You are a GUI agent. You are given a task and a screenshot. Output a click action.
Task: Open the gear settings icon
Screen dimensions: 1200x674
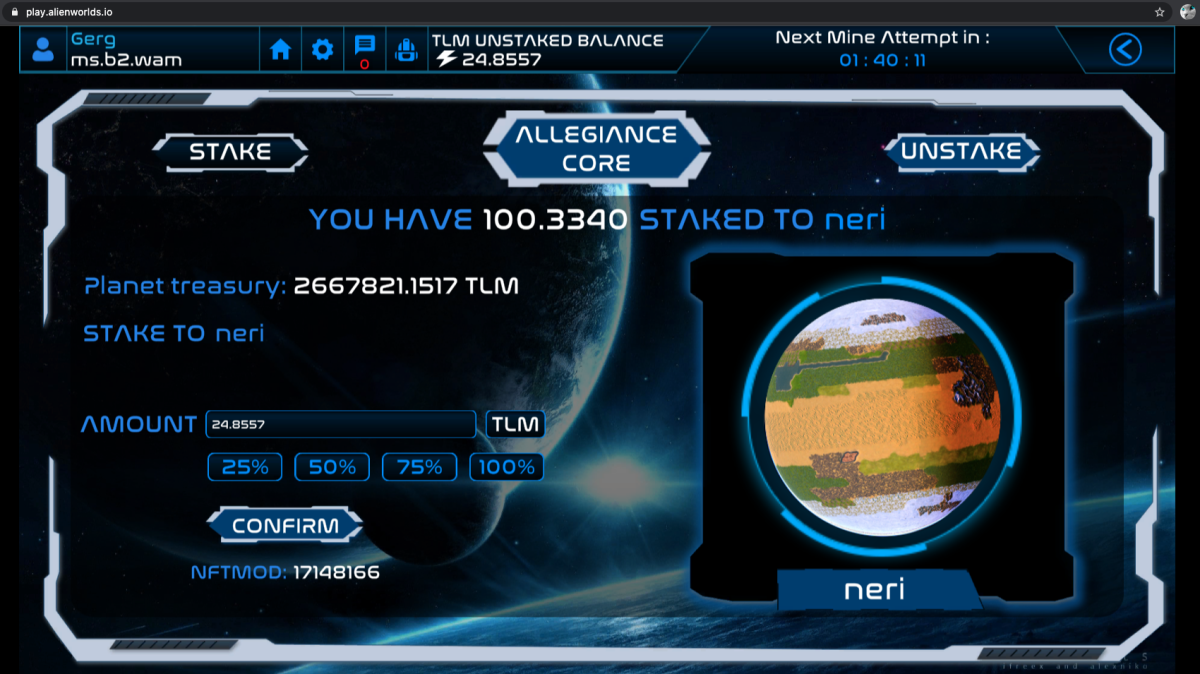coord(322,49)
